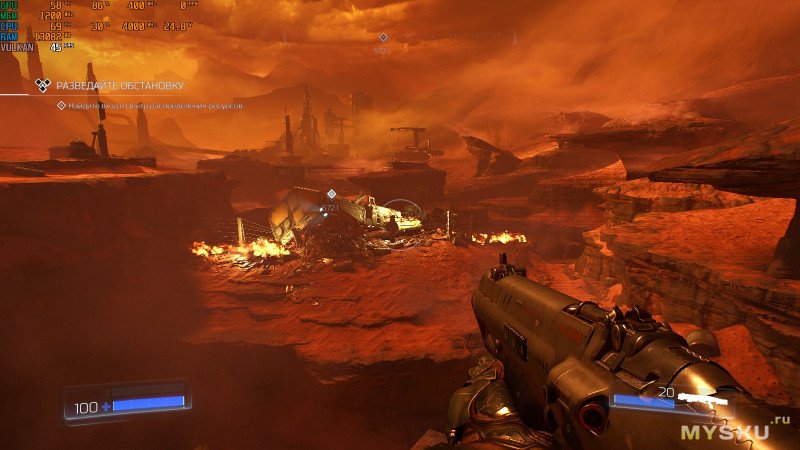Click the mission icon beside the objective title
The image size is (800, 450).
tap(42, 86)
